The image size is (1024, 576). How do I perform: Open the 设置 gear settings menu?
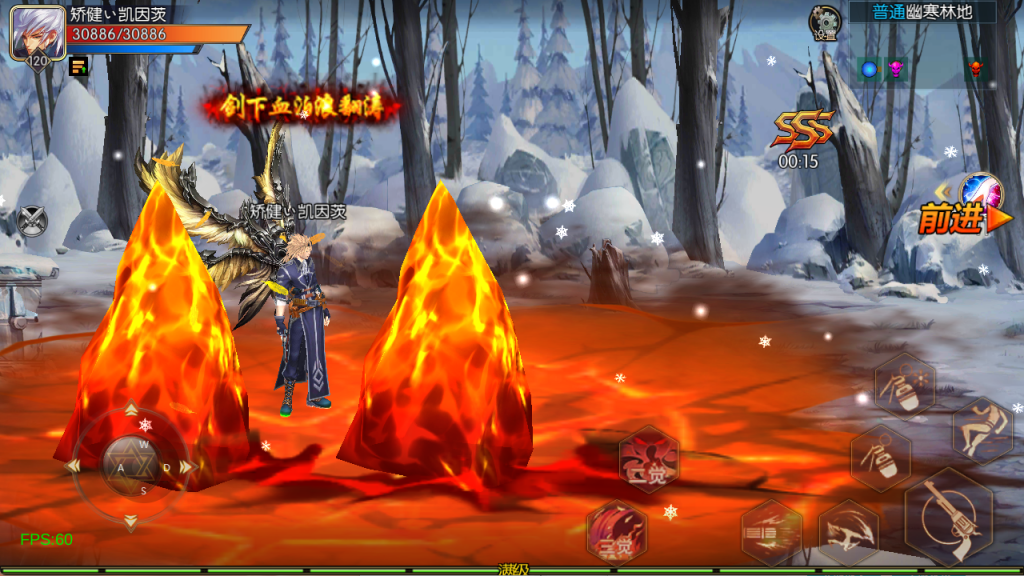point(825,23)
